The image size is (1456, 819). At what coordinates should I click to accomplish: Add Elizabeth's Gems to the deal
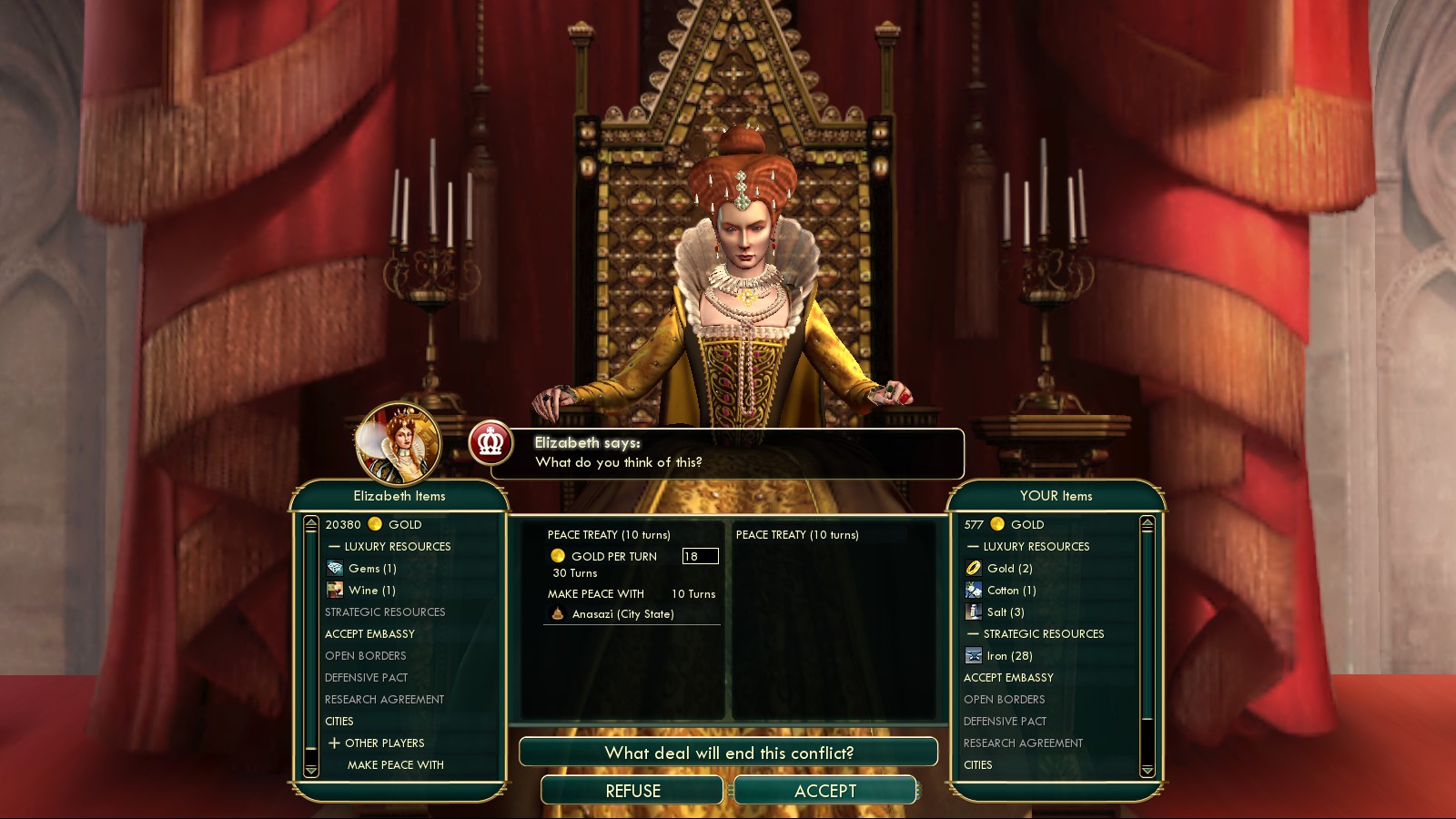click(x=372, y=569)
